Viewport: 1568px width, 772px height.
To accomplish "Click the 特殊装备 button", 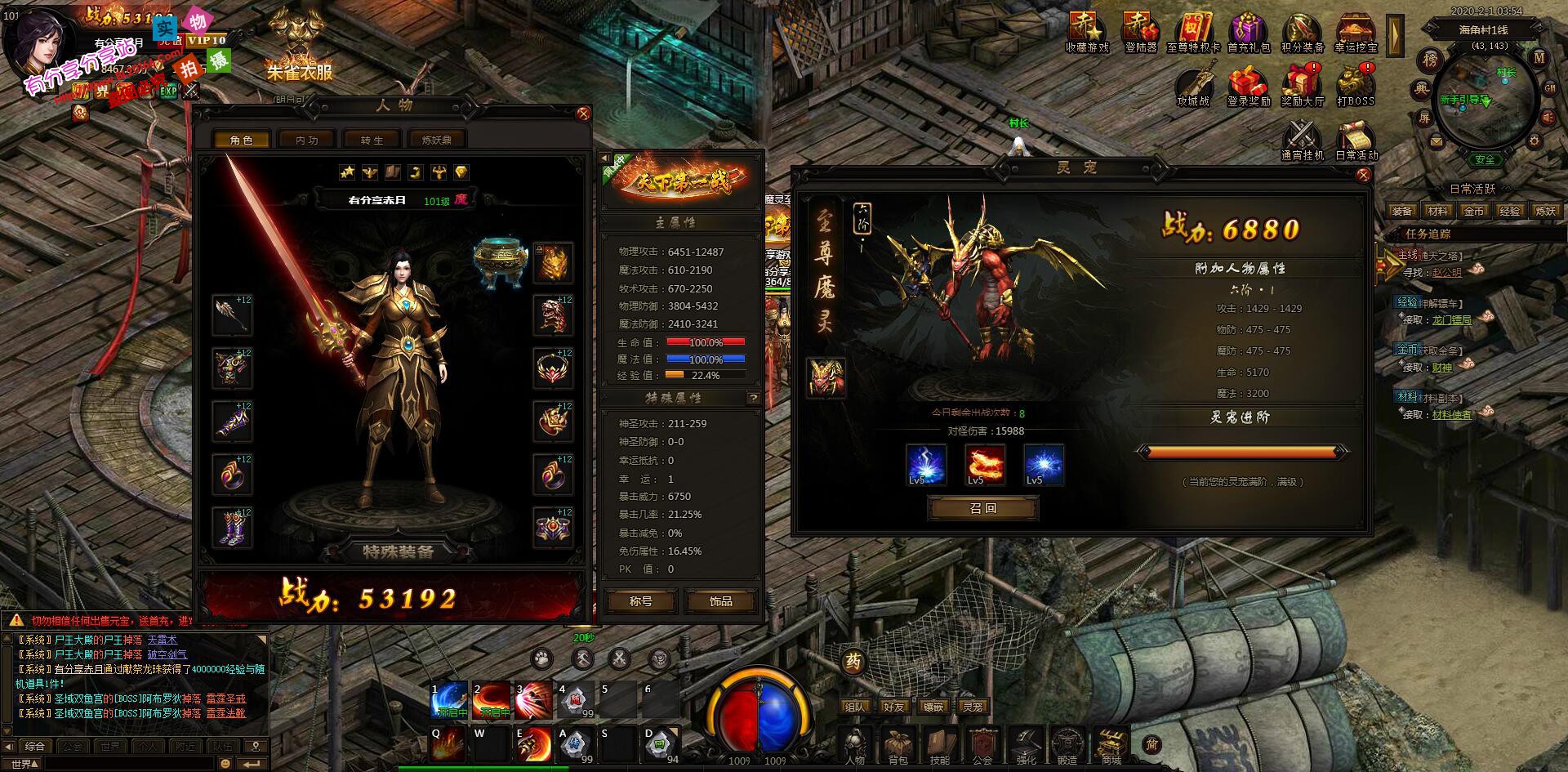I will [x=398, y=551].
